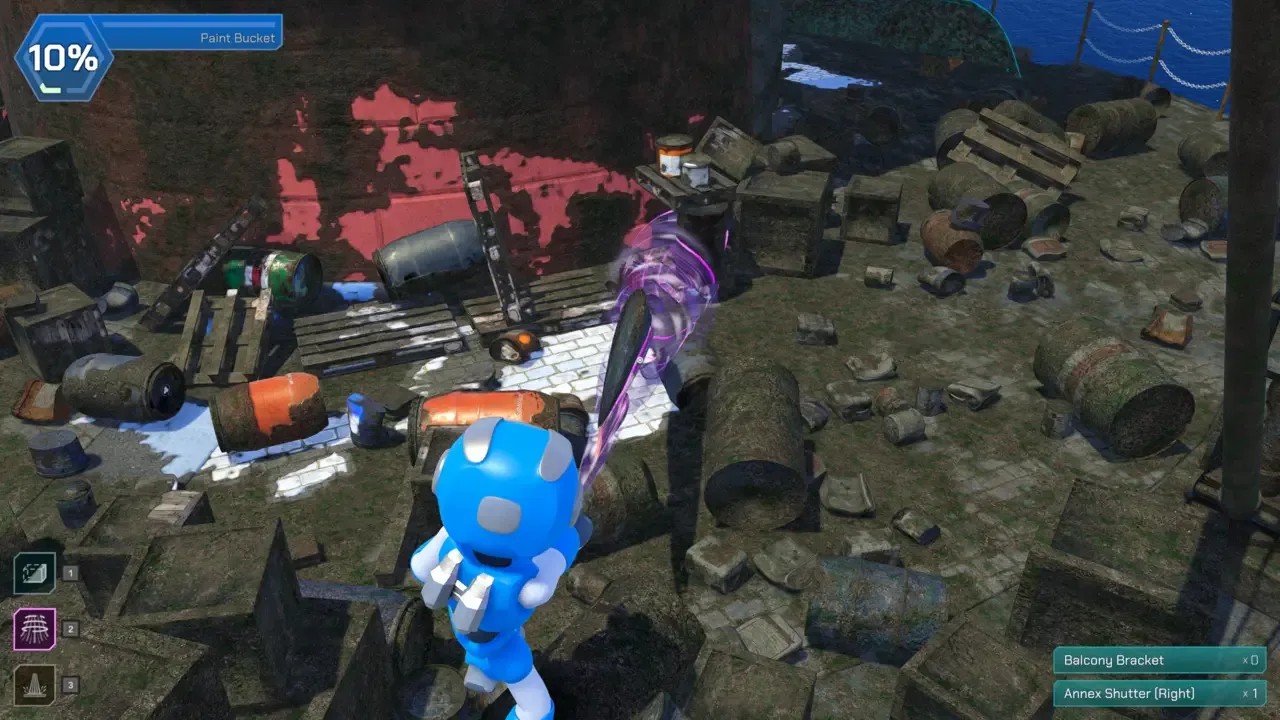The width and height of the screenshot is (1280, 720).
Task: Activate the purple vacuum suction tool
Action: pos(35,629)
